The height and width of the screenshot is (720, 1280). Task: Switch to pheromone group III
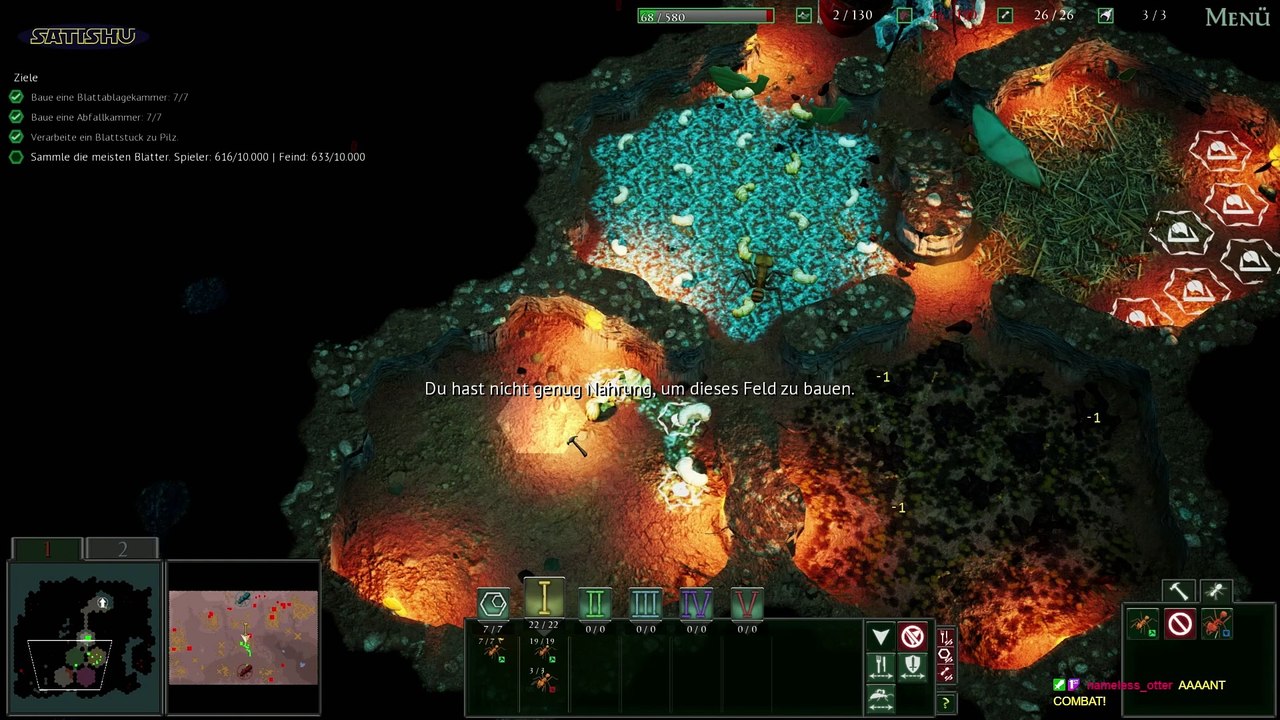point(646,603)
